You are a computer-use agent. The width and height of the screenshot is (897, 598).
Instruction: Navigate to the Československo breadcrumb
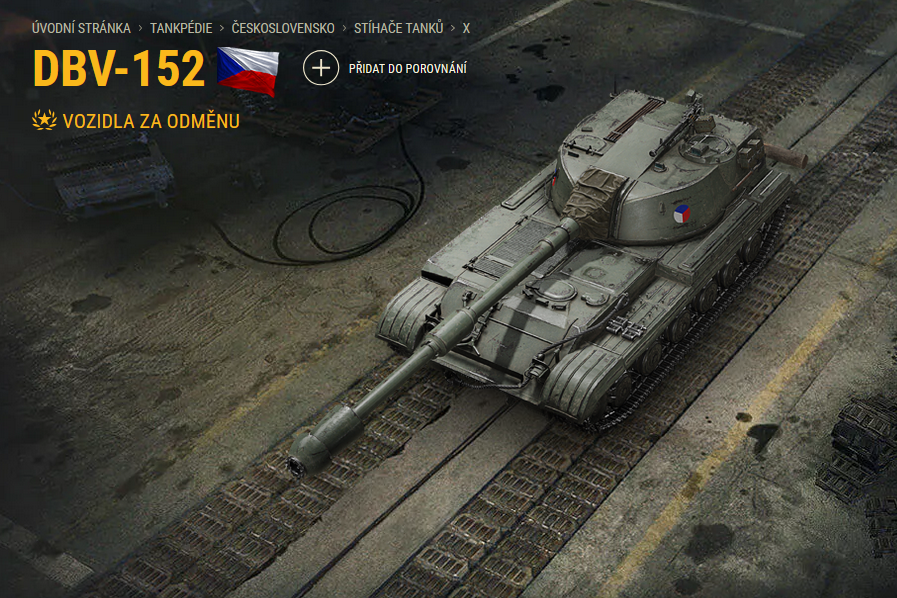tap(283, 28)
